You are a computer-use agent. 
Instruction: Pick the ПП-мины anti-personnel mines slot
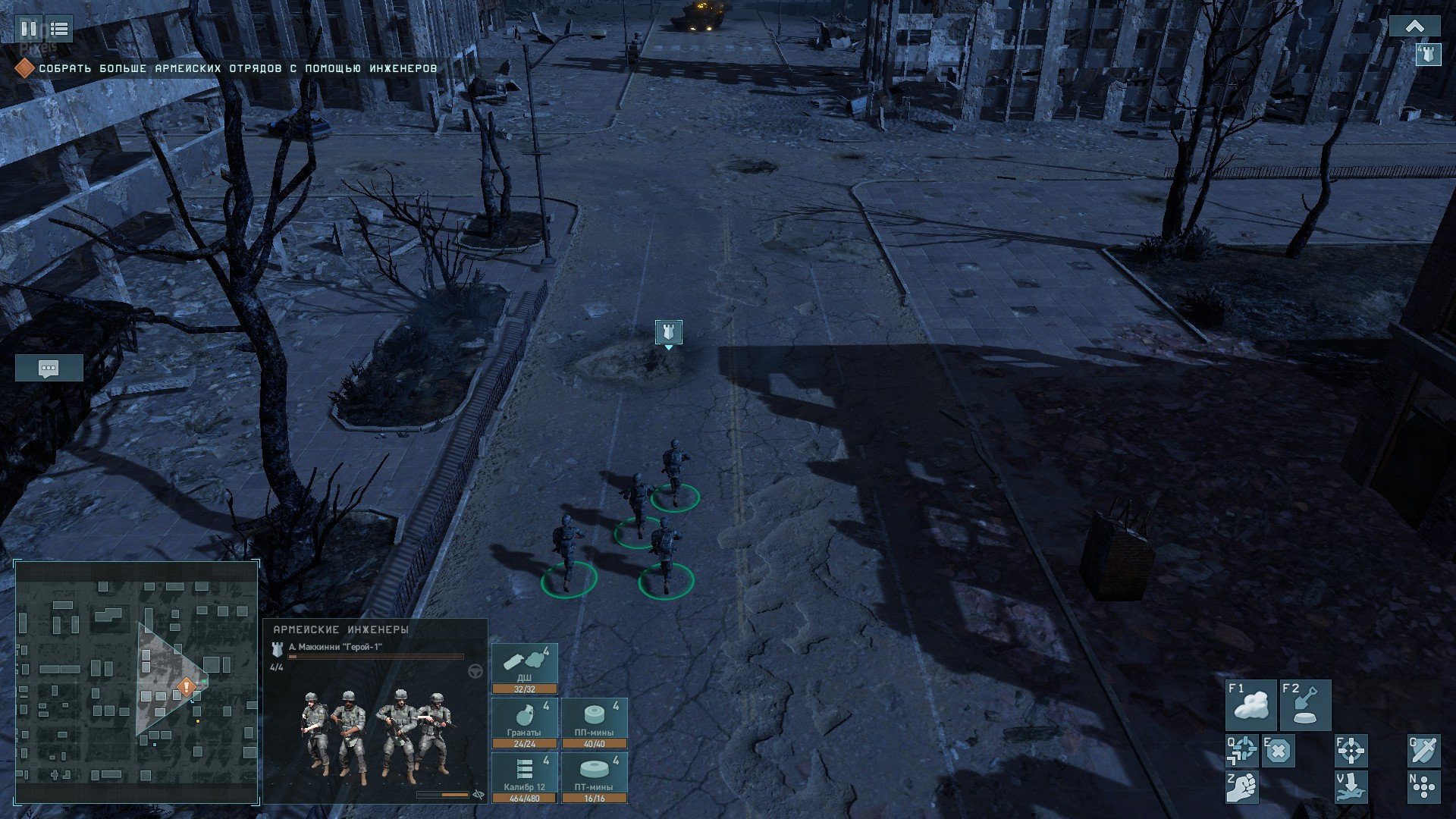coord(595,723)
